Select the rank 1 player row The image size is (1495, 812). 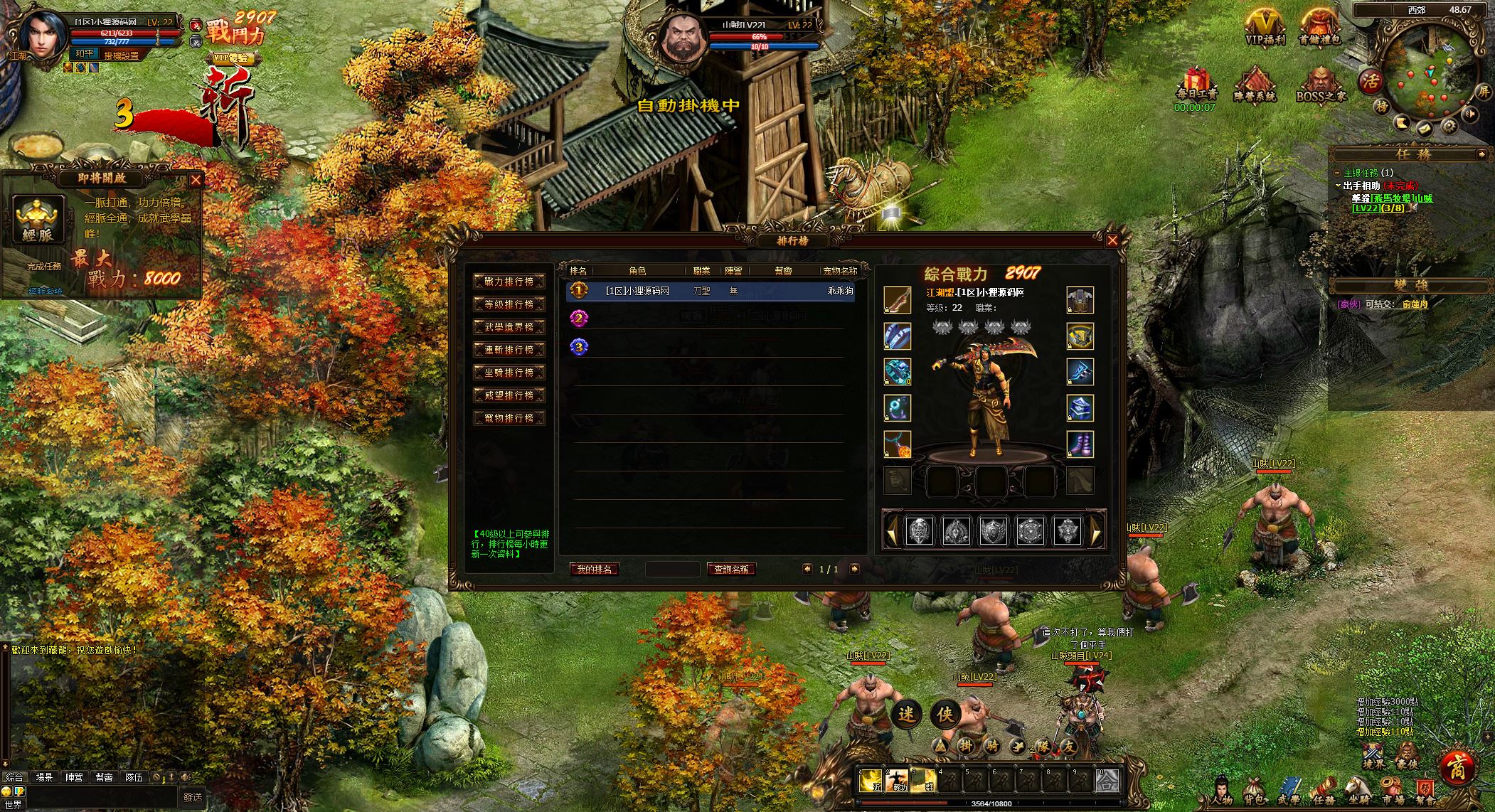710,291
